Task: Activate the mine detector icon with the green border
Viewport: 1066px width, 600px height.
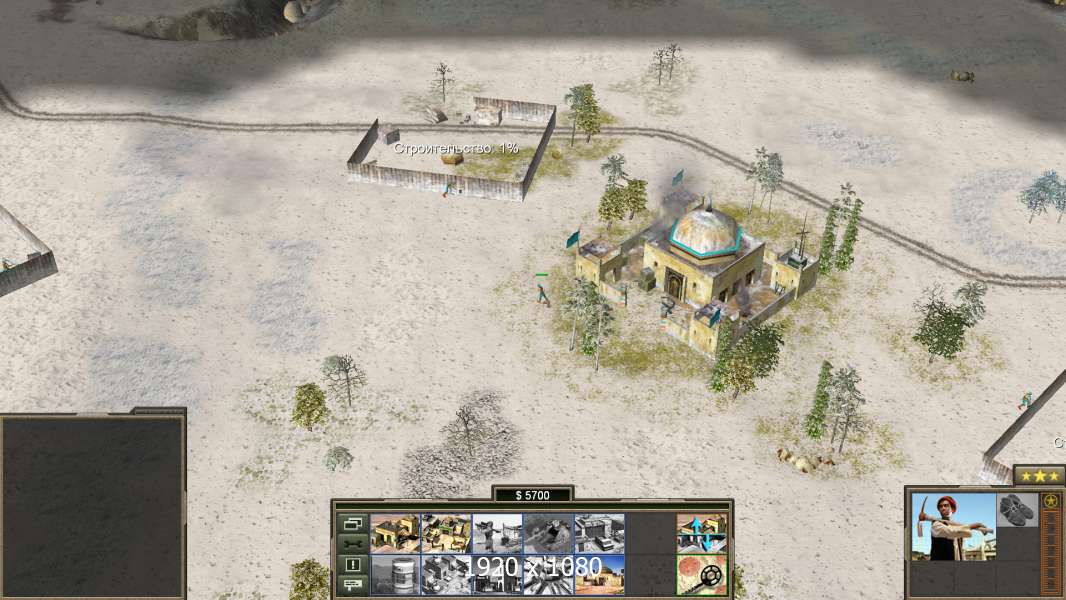Action: [701, 575]
